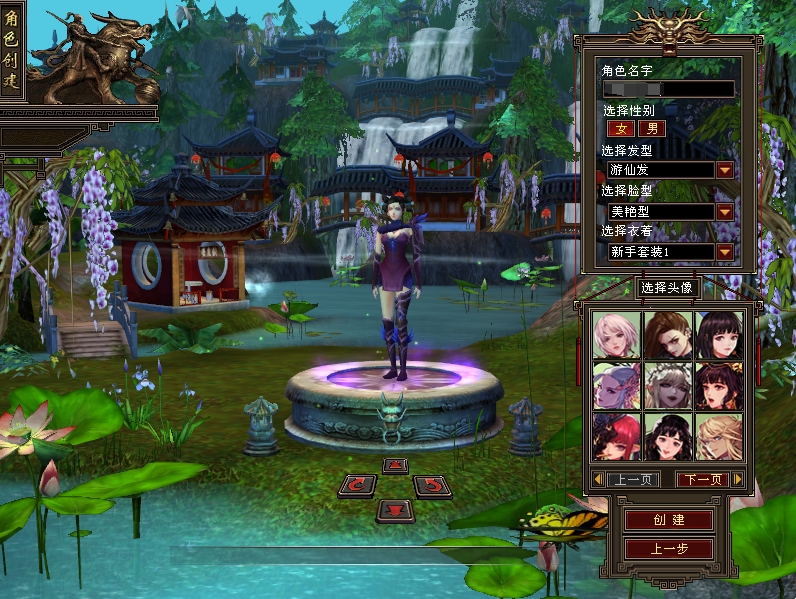The height and width of the screenshot is (599, 796).
Task: Show next portrait page (下一页)
Action: 702,480
